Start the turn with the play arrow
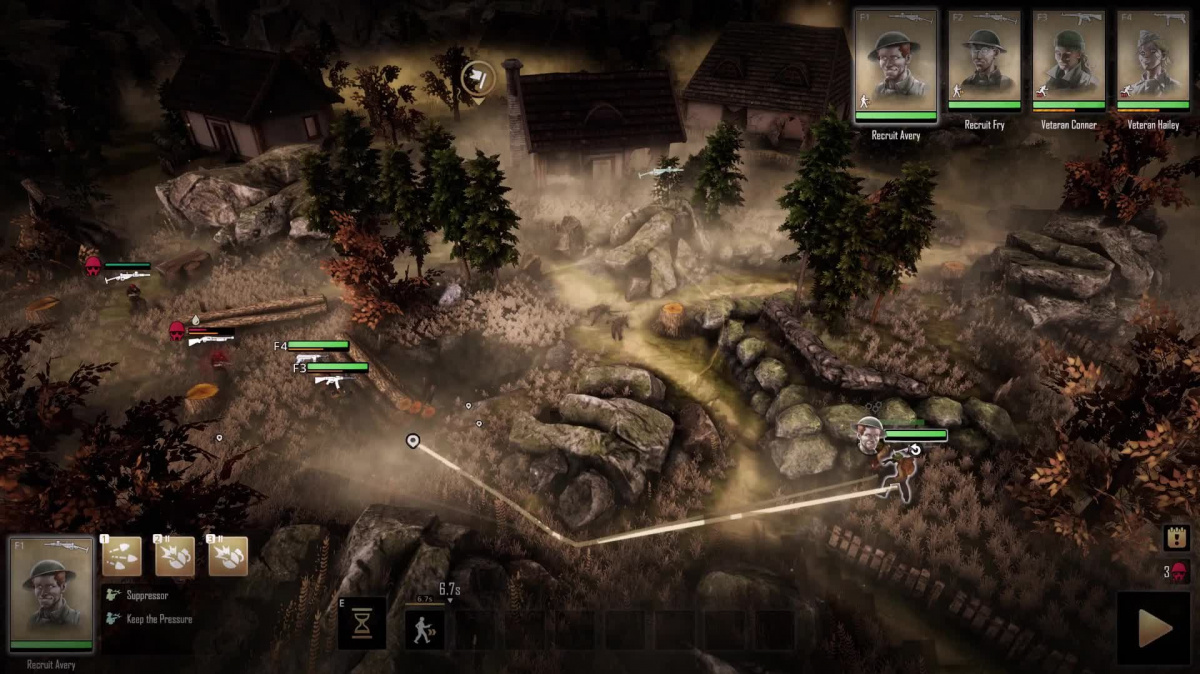 click(x=1154, y=629)
